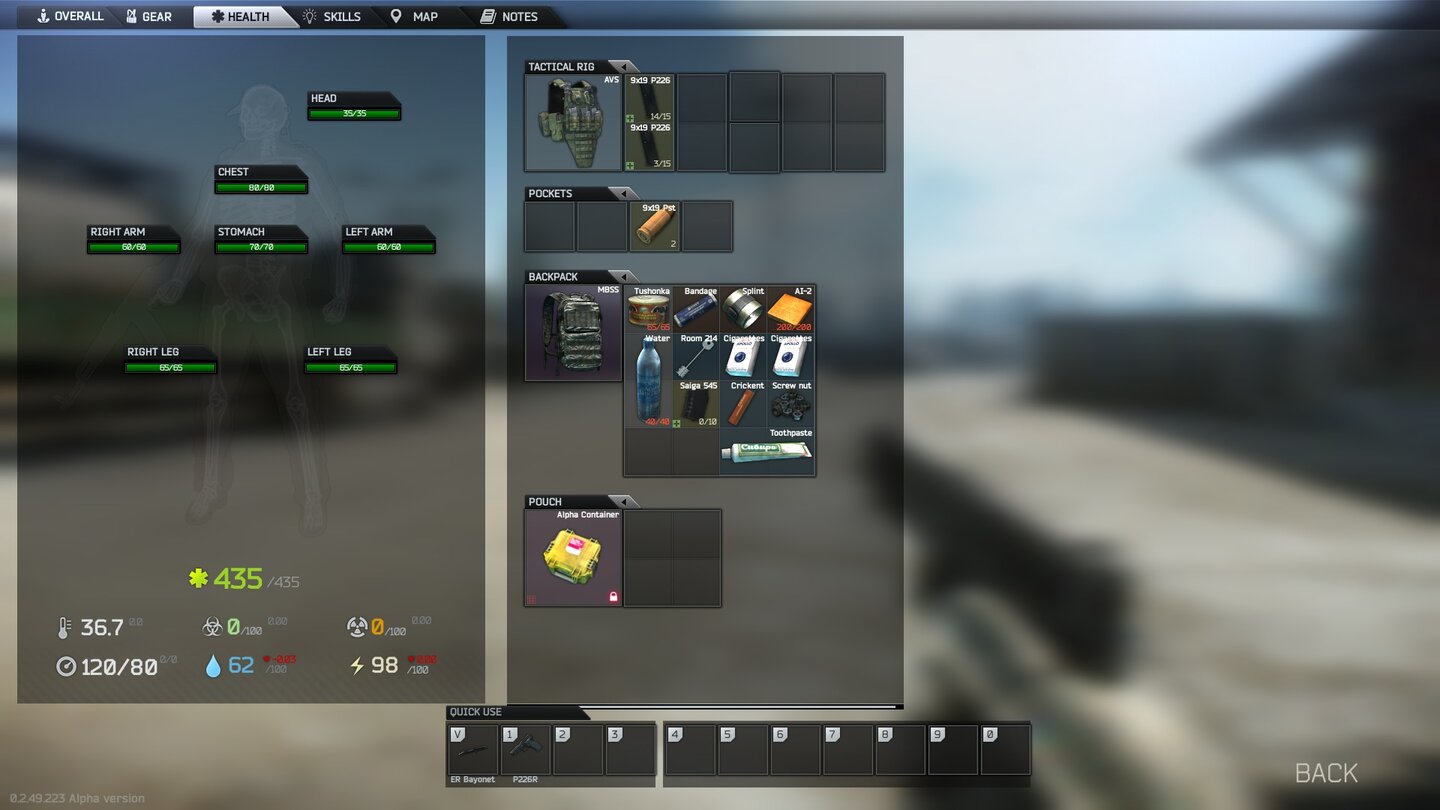Click the 9x19 Pst ammo in pockets
This screenshot has width=1440, height=810.
coord(655,226)
